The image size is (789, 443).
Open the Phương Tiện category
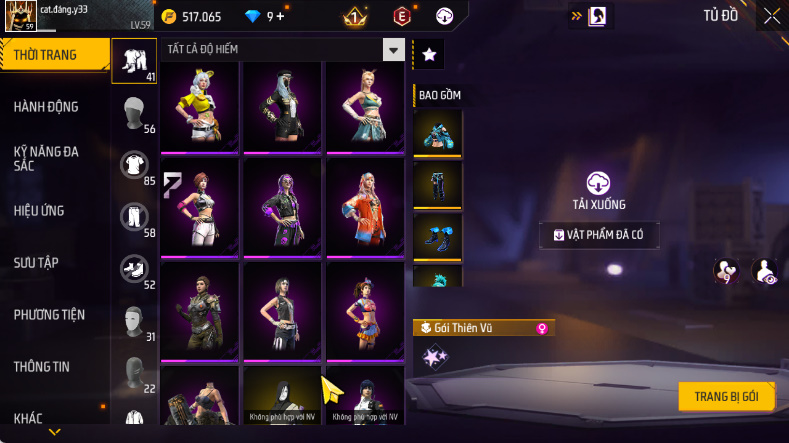[49, 315]
